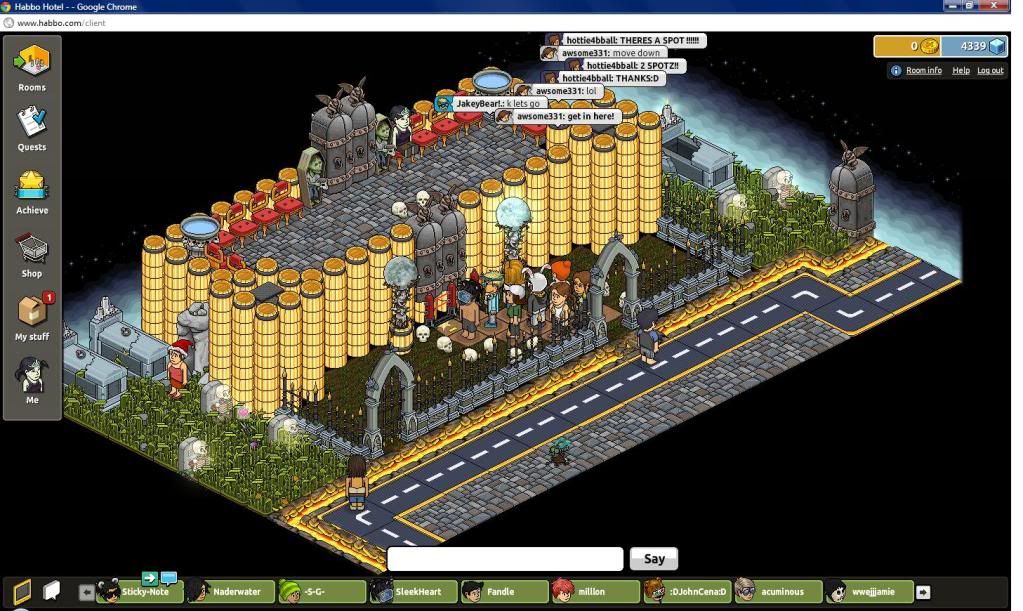Show the Achieve achievements window

tap(32, 192)
